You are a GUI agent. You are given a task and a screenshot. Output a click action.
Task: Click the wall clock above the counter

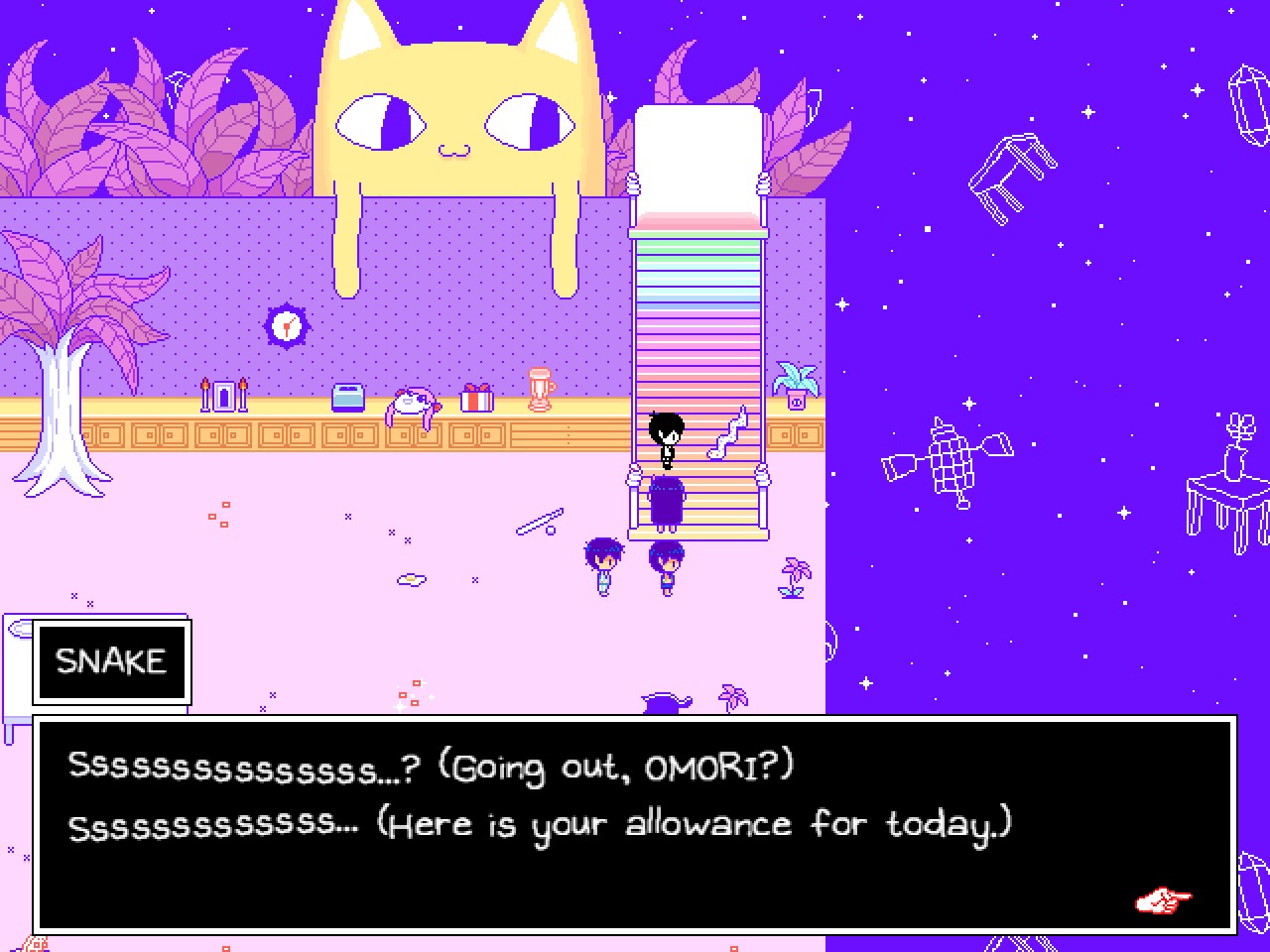point(285,323)
